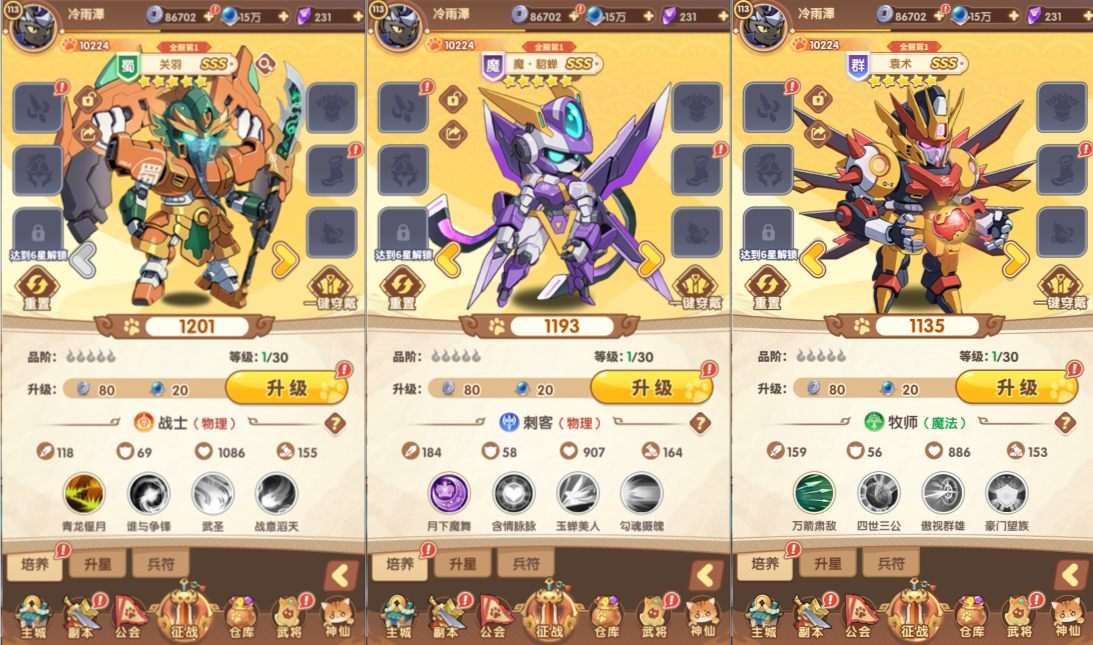Open the 四世三公 skill
1093x645 pixels.
(878, 493)
